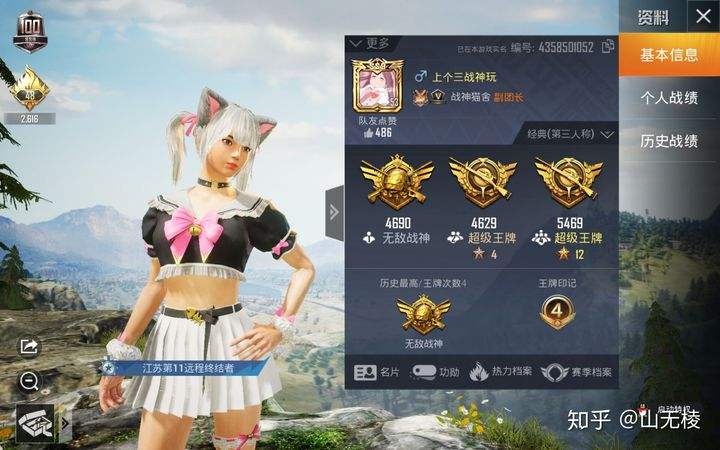The height and width of the screenshot is (450, 720).
Task: Collapse the info panel with the side arrow
Action: [x=334, y=211]
